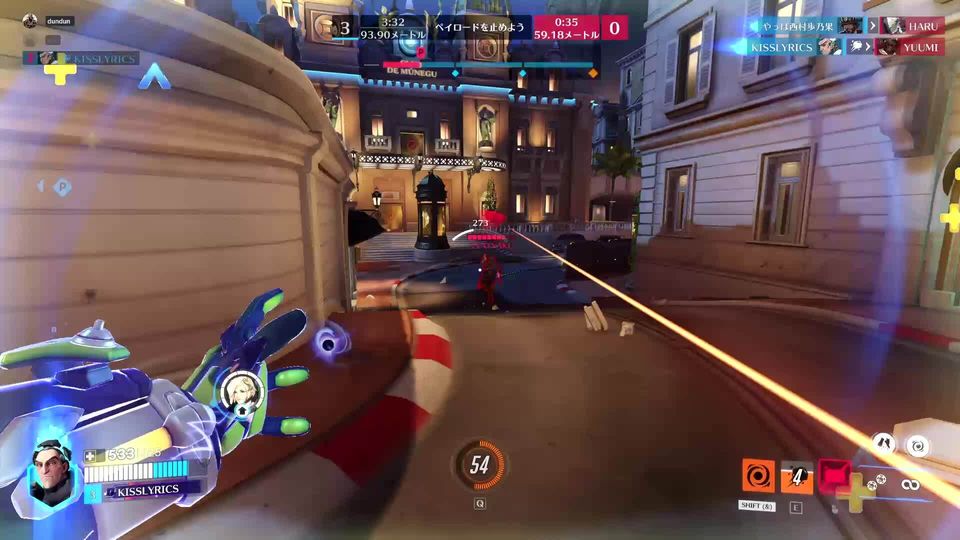This screenshot has width=960, height=540.
Task: Click the ultimate charge meter showing 54
Action: [480, 465]
